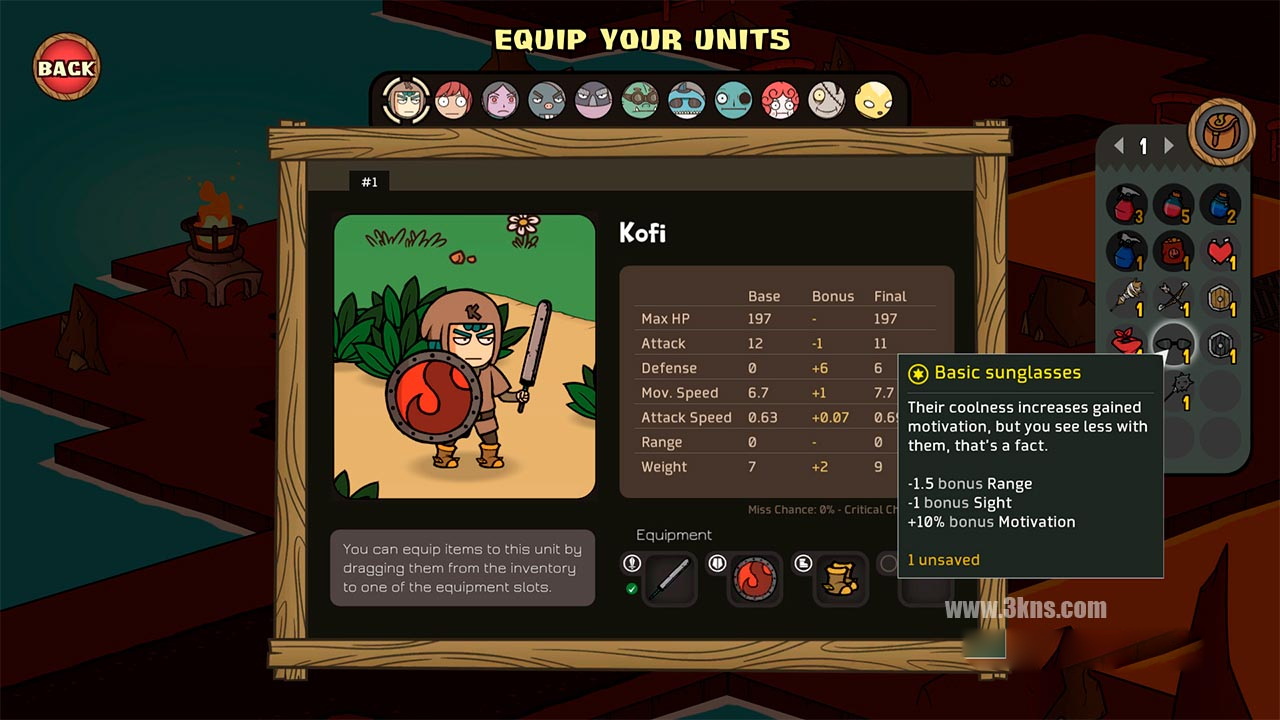The width and height of the screenshot is (1280, 720).
Task: Go back with the red BACK button
Action: (x=66, y=68)
